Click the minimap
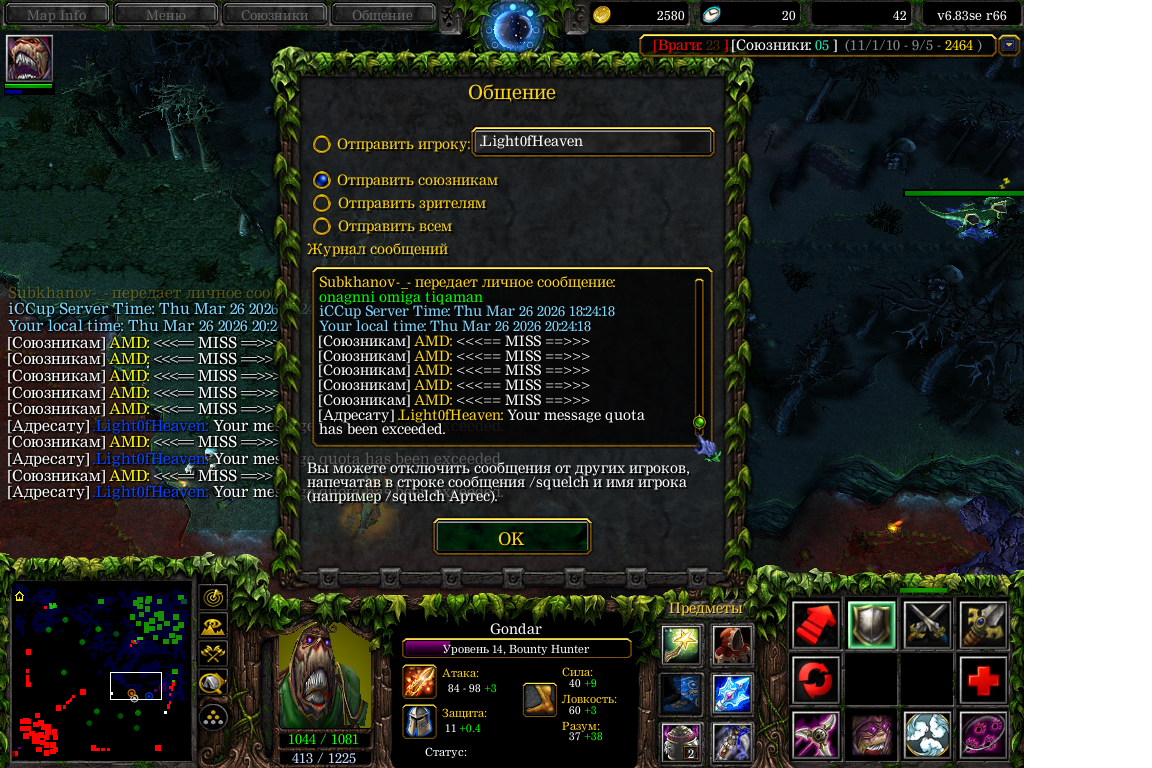 point(101,671)
